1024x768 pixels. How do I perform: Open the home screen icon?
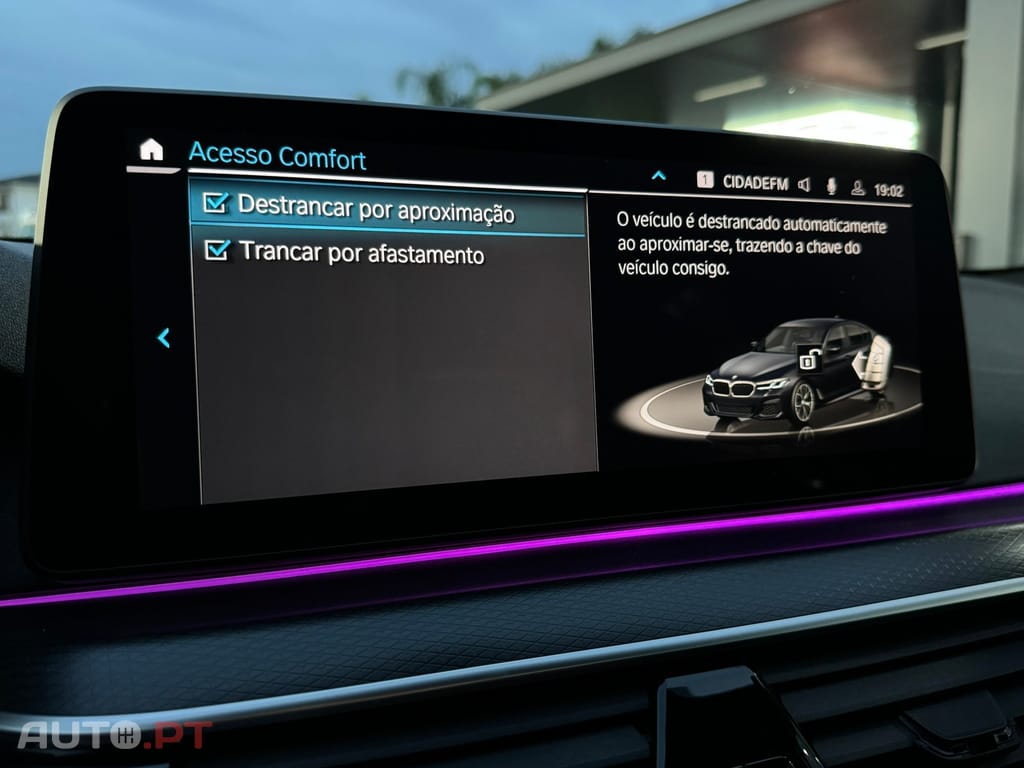point(151,150)
